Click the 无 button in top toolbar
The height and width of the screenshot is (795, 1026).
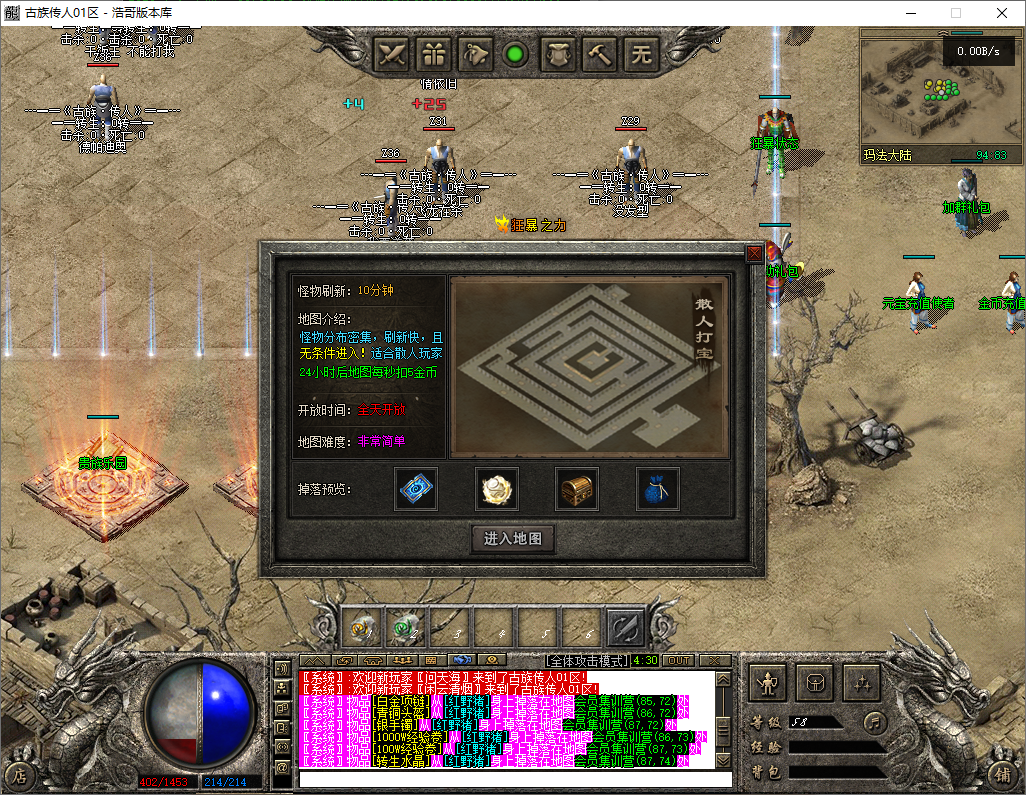click(641, 54)
